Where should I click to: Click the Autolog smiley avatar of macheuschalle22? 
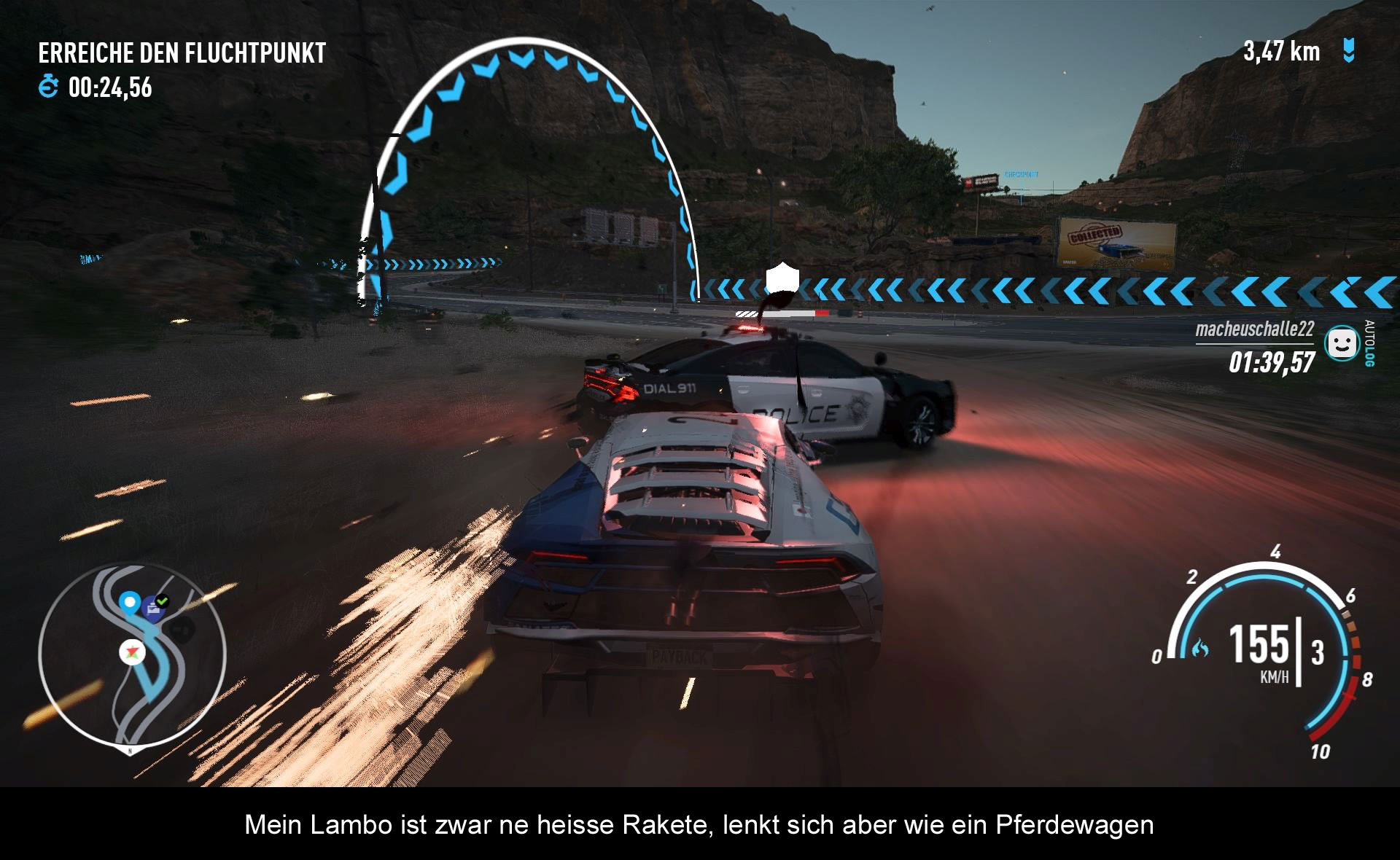(1342, 343)
